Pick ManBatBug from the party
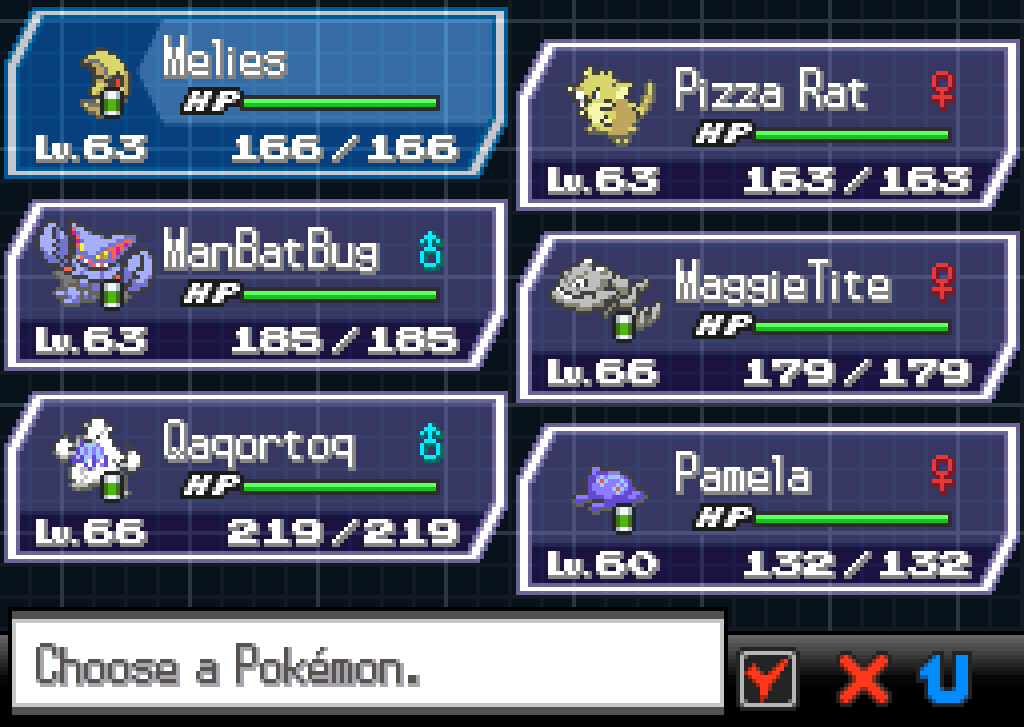1024x727 pixels. pos(255,287)
